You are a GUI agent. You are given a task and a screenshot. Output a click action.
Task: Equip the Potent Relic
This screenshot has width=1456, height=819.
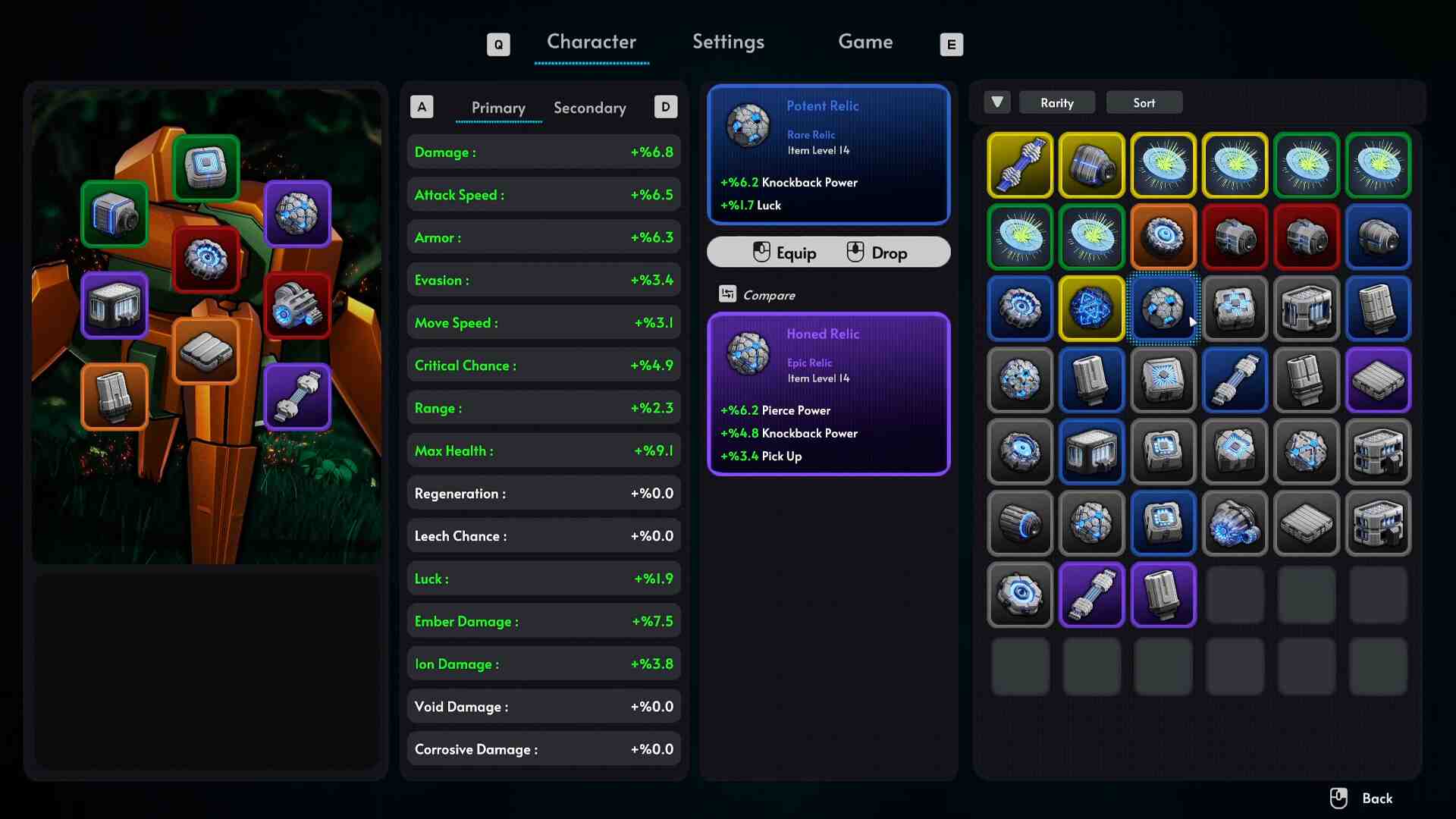point(786,253)
